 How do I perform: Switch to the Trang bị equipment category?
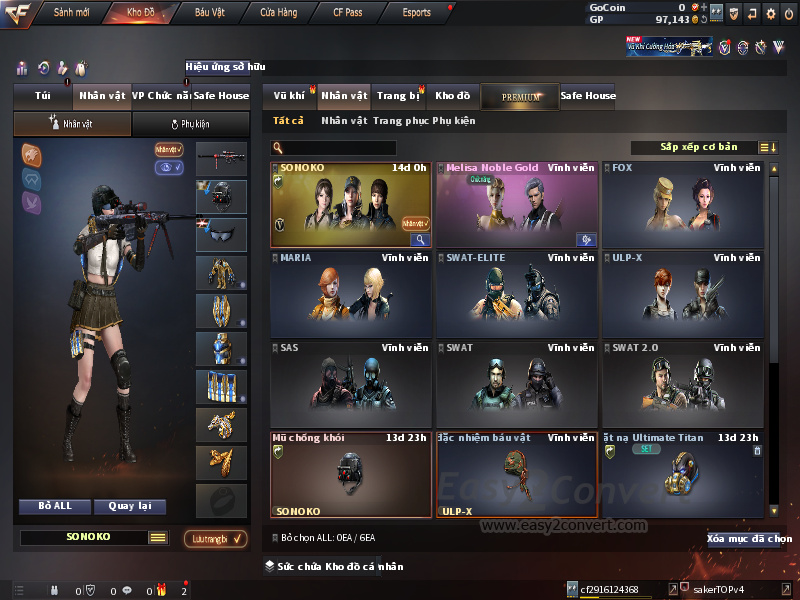click(398, 96)
